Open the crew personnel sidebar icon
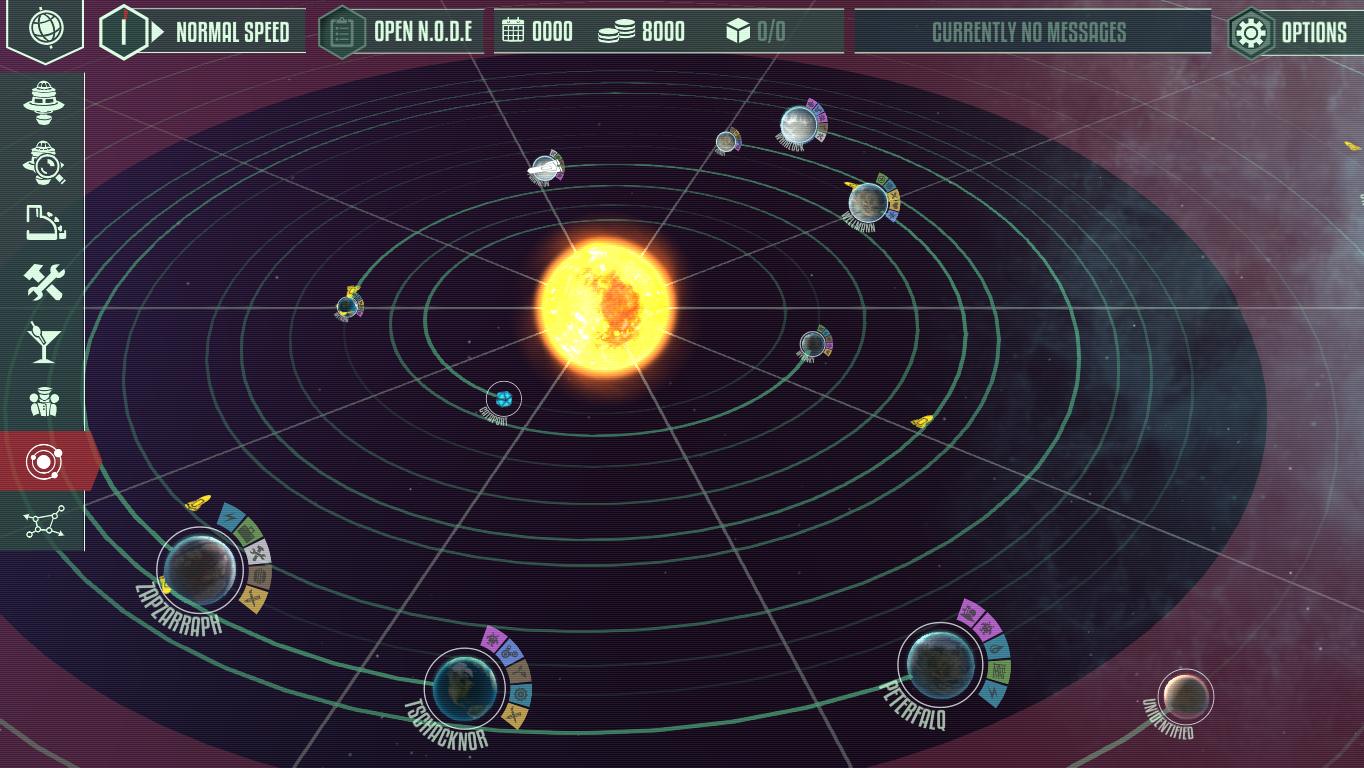 pyautogui.click(x=43, y=402)
